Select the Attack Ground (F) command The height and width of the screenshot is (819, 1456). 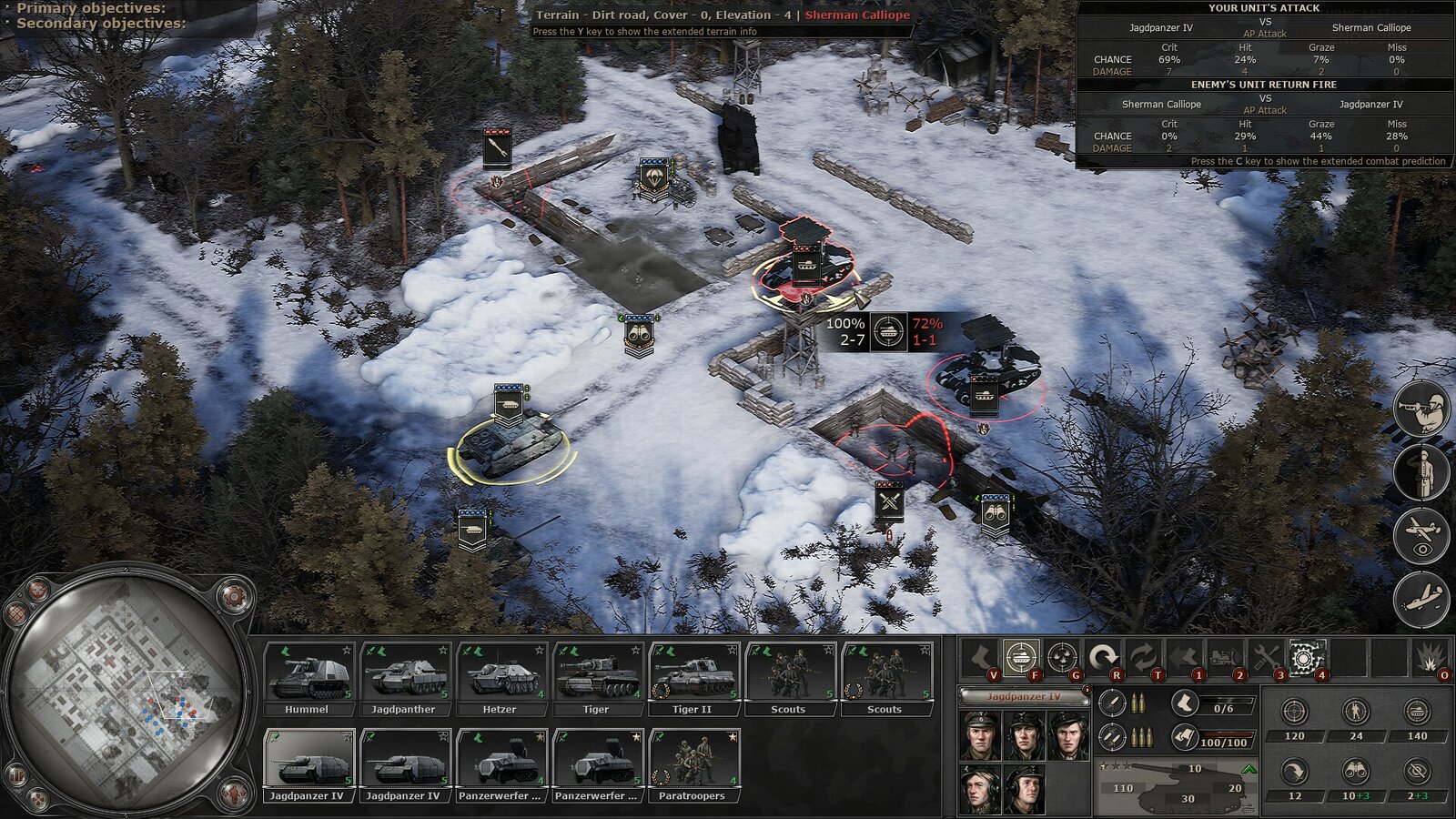click(1023, 656)
